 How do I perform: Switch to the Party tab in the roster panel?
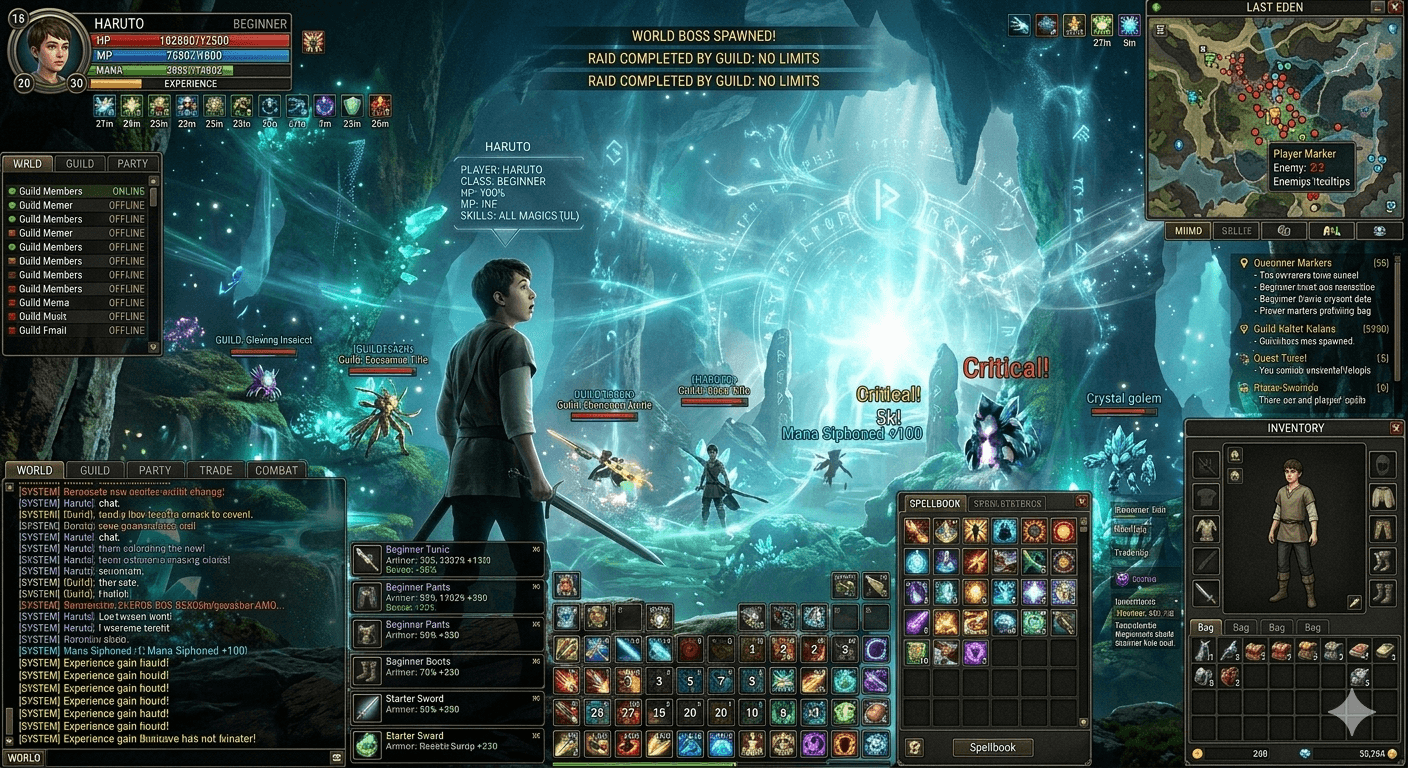coord(132,164)
